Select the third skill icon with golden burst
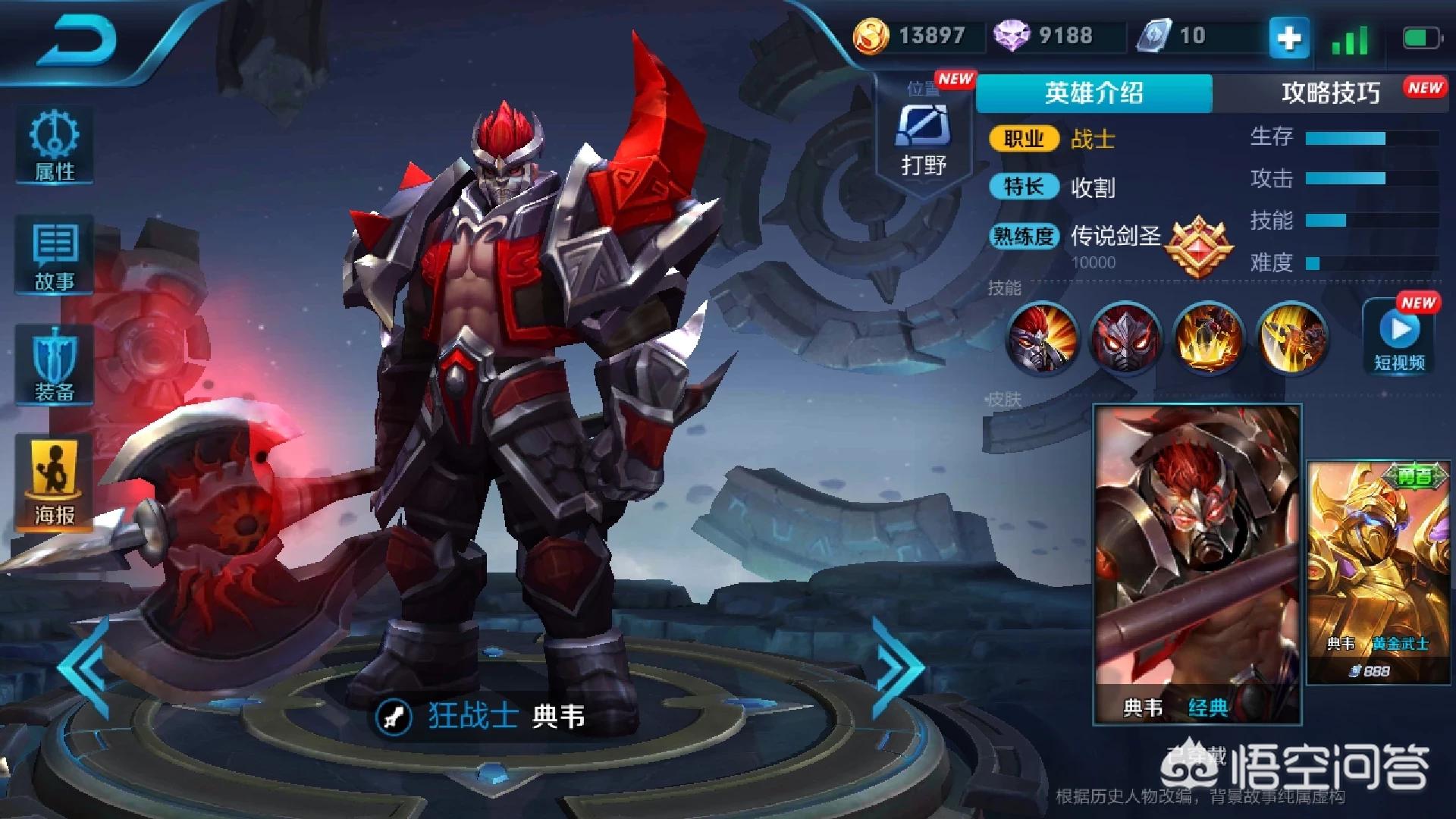1456x819 pixels. (1209, 337)
